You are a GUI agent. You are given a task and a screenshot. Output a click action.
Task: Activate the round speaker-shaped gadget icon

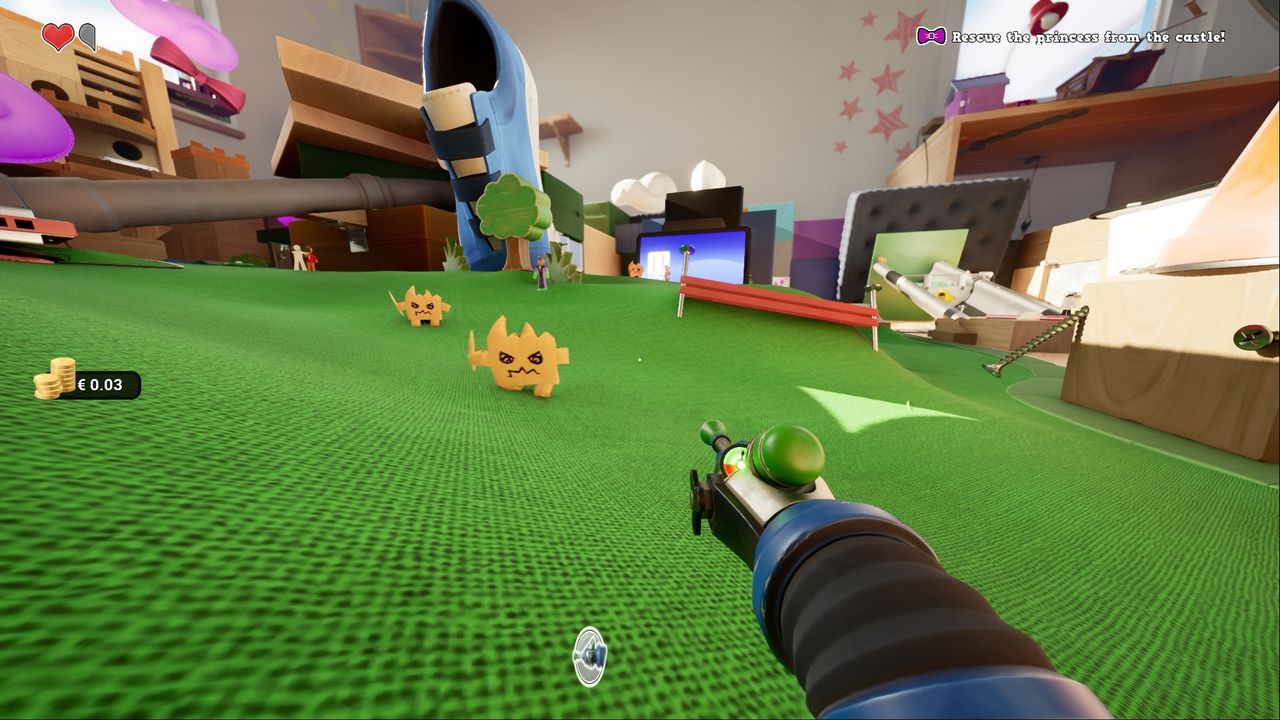(x=590, y=656)
